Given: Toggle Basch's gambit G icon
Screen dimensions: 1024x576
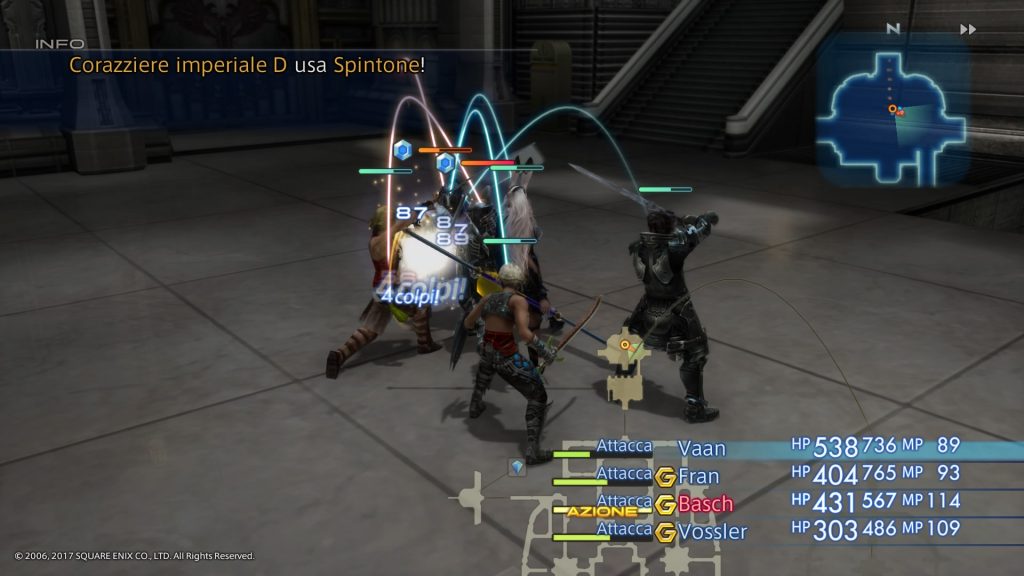Looking at the screenshot, I should 665,504.
